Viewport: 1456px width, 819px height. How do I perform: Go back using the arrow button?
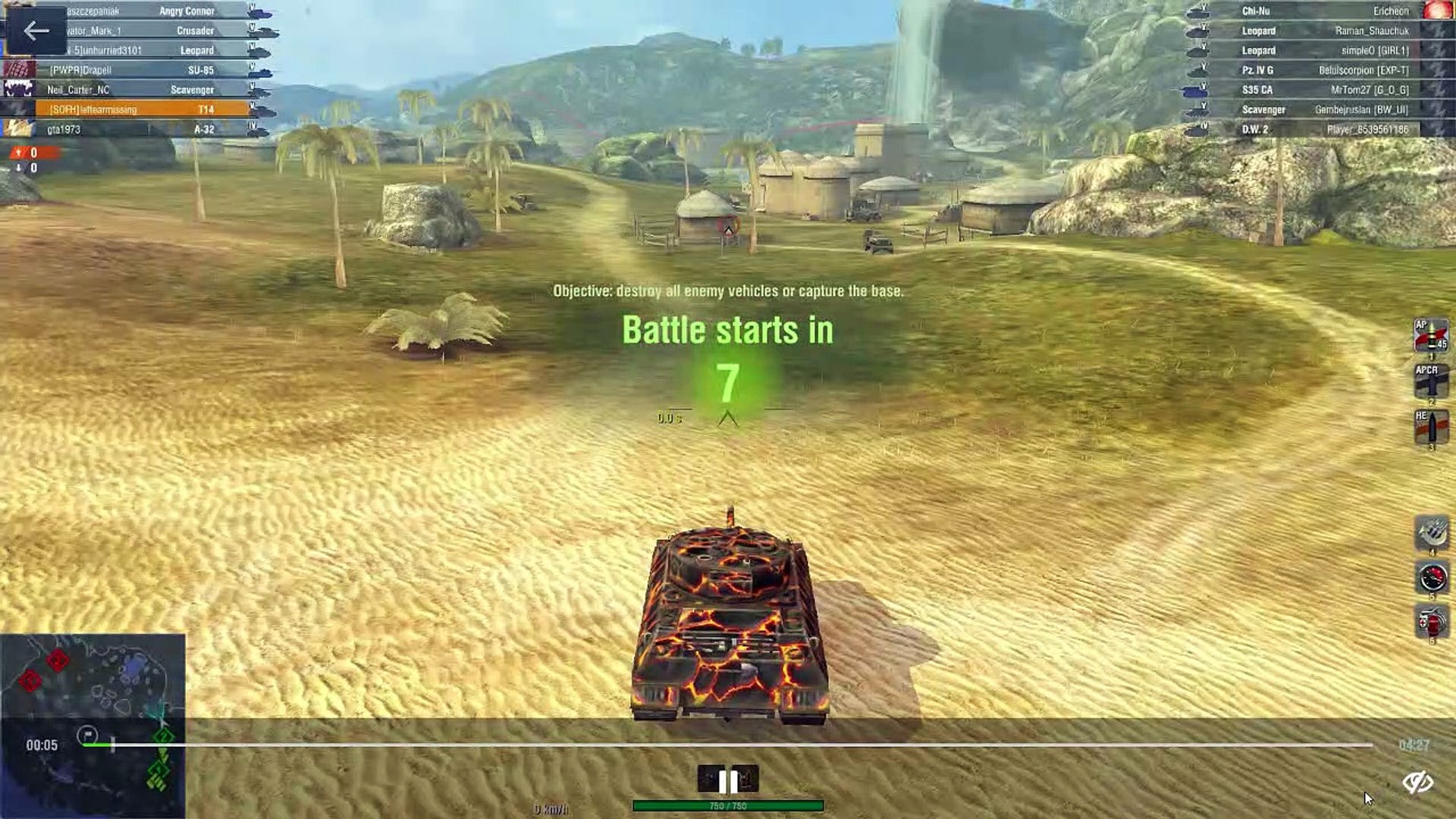36,31
